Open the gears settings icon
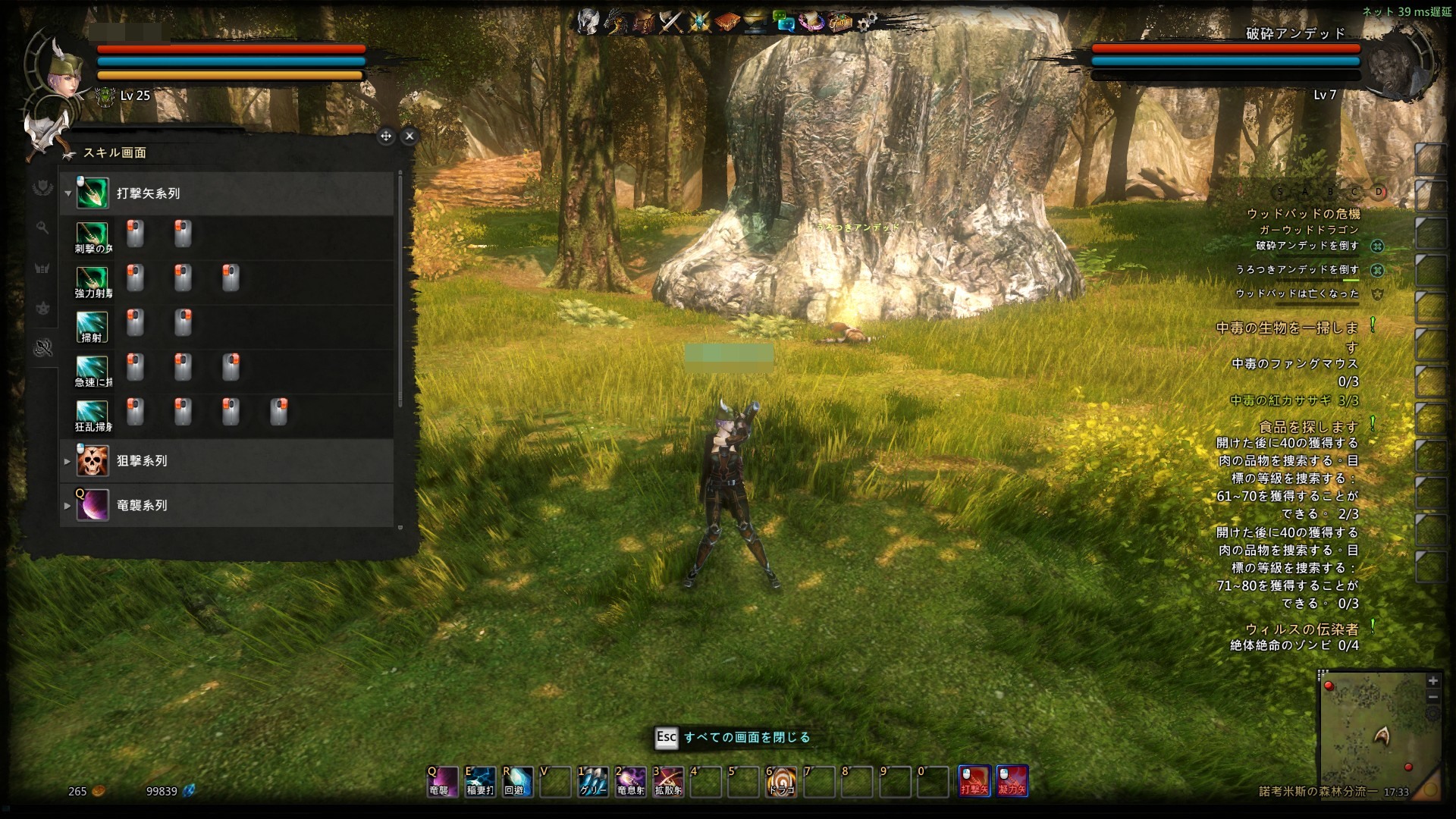This screenshot has width=1456, height=819. coord(867,23)
